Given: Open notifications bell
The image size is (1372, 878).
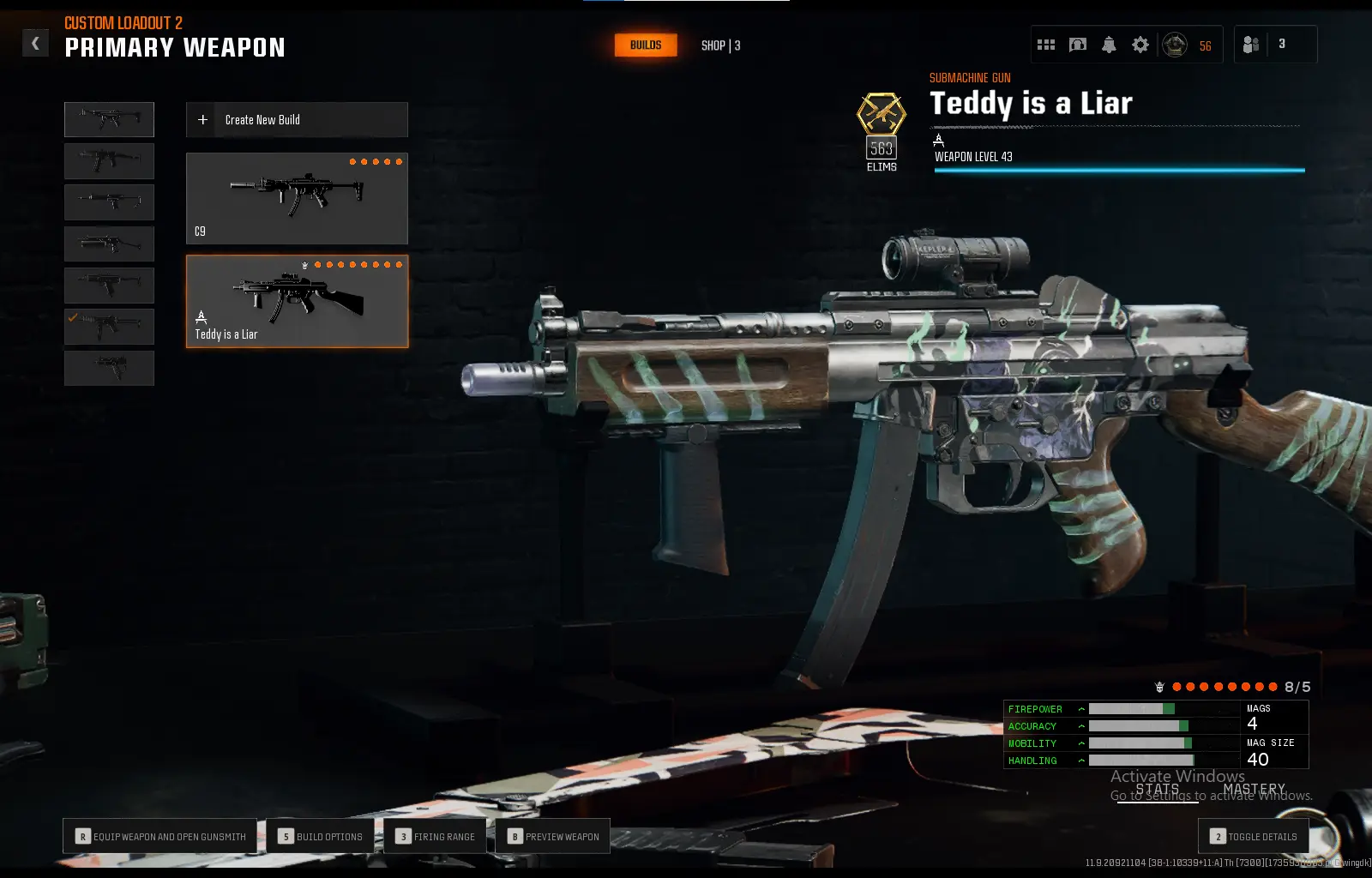Looking at the screenshot, I should [x=1109, y=45].
